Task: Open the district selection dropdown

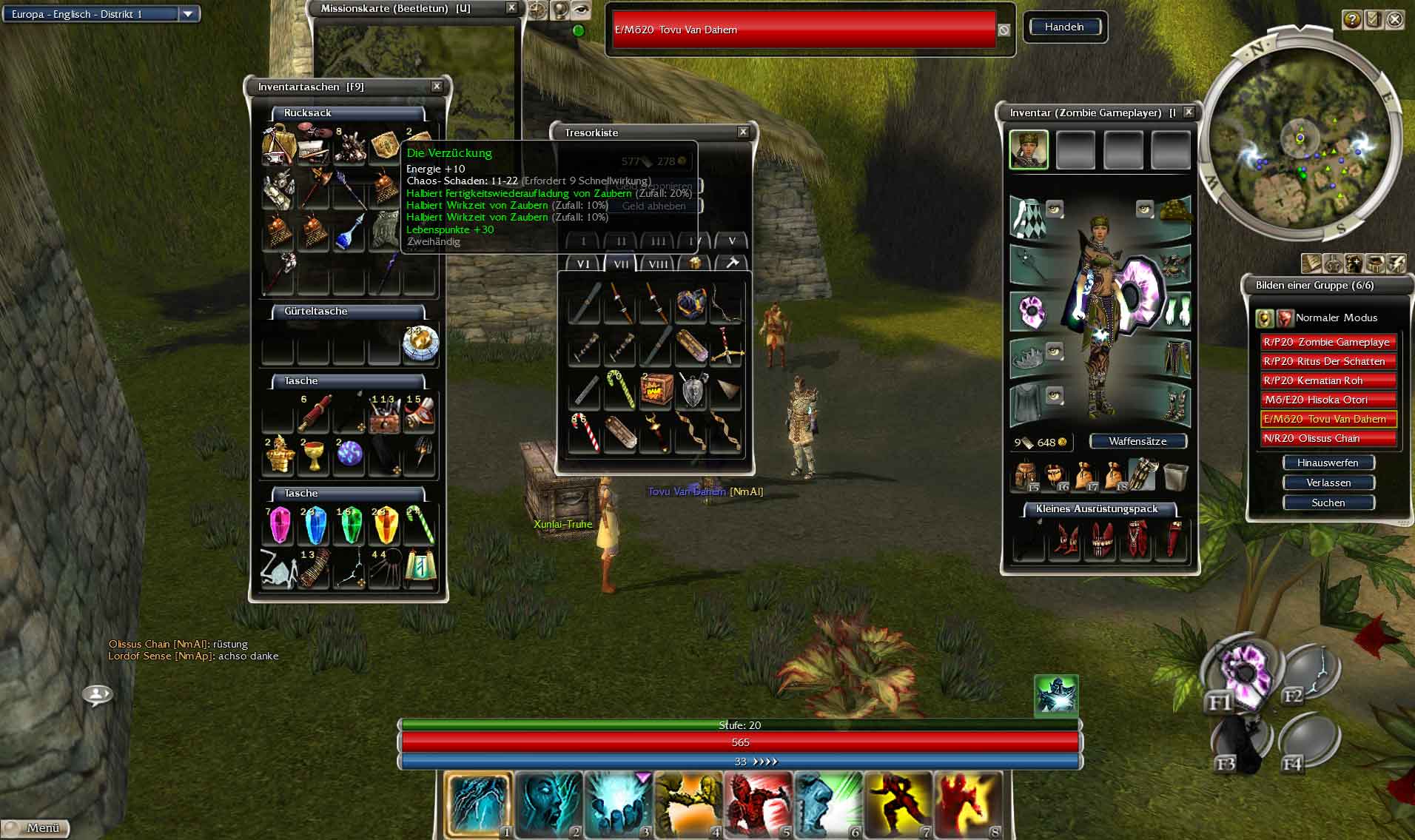Action: click(x=188, y=14)
